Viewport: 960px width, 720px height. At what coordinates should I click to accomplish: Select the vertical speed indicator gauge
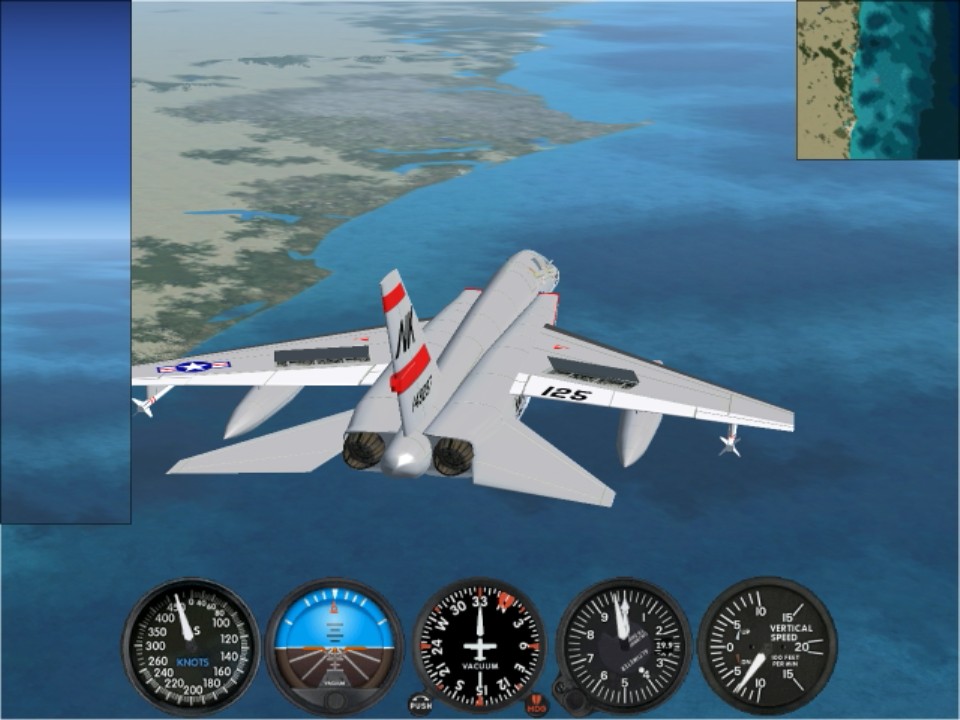pyautogui.click(x=767, y=645)
